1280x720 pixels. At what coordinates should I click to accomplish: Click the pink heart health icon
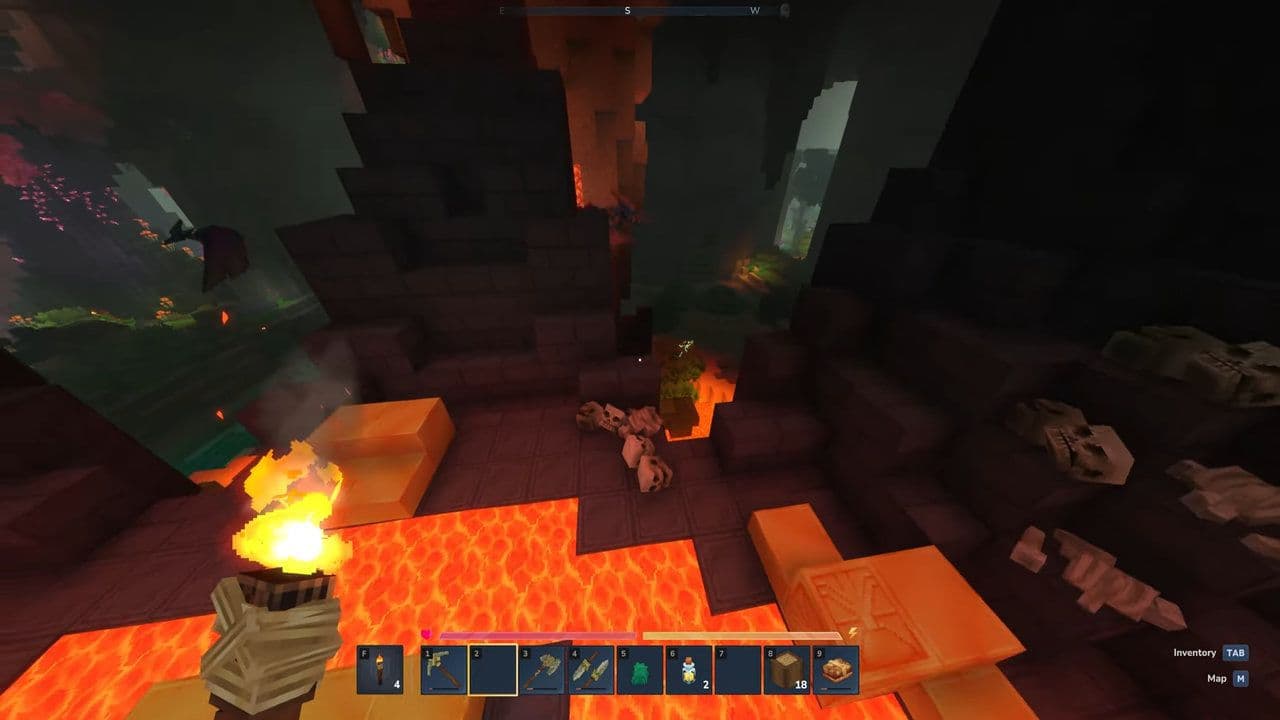[425, 634]
